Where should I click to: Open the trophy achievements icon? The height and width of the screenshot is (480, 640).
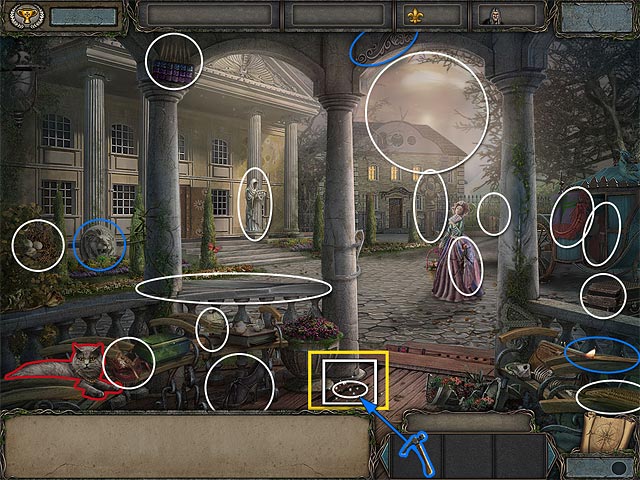pyautogui.click(x=17, y=15)
